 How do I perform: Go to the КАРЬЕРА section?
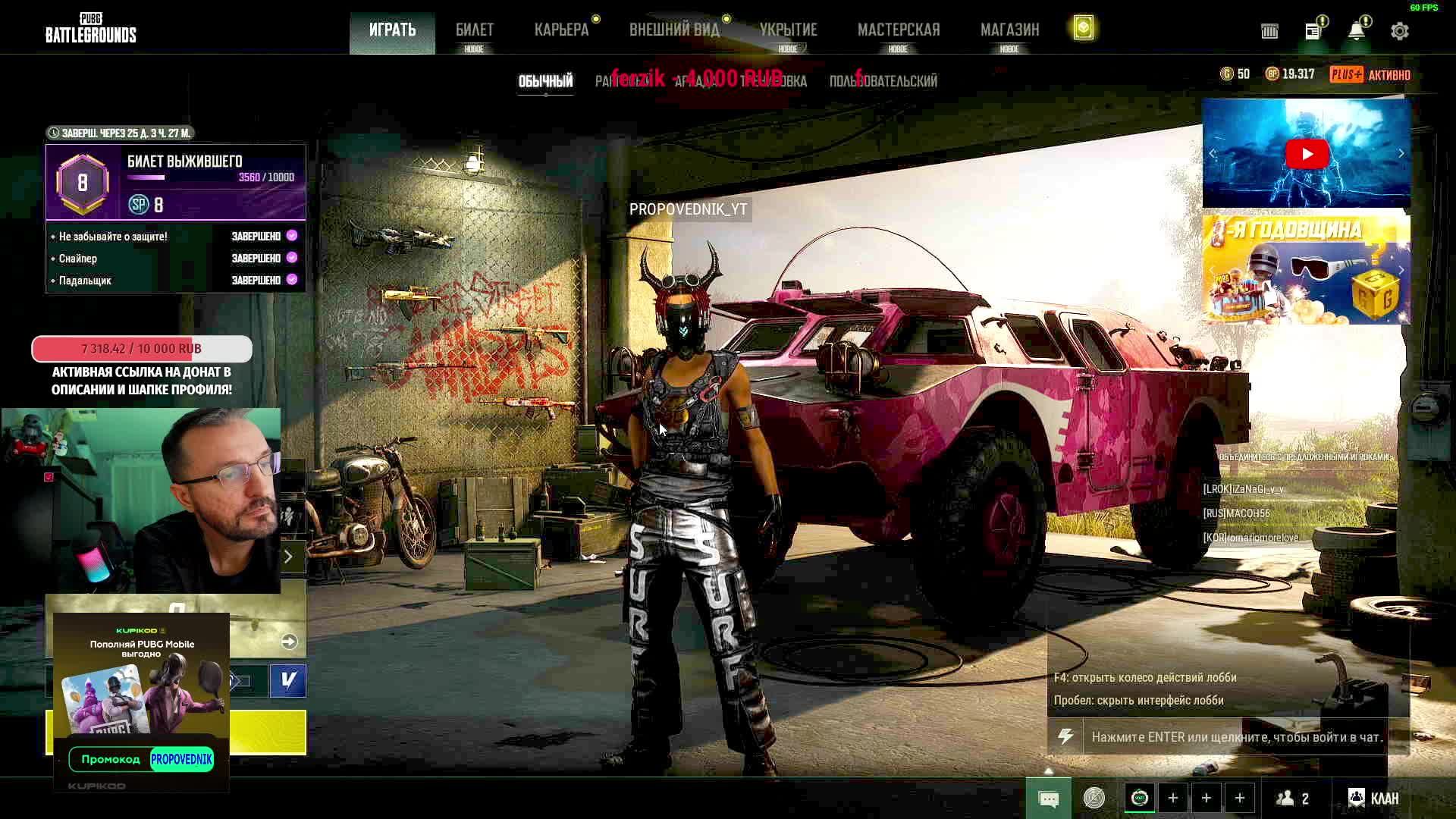tap(561, 30)
